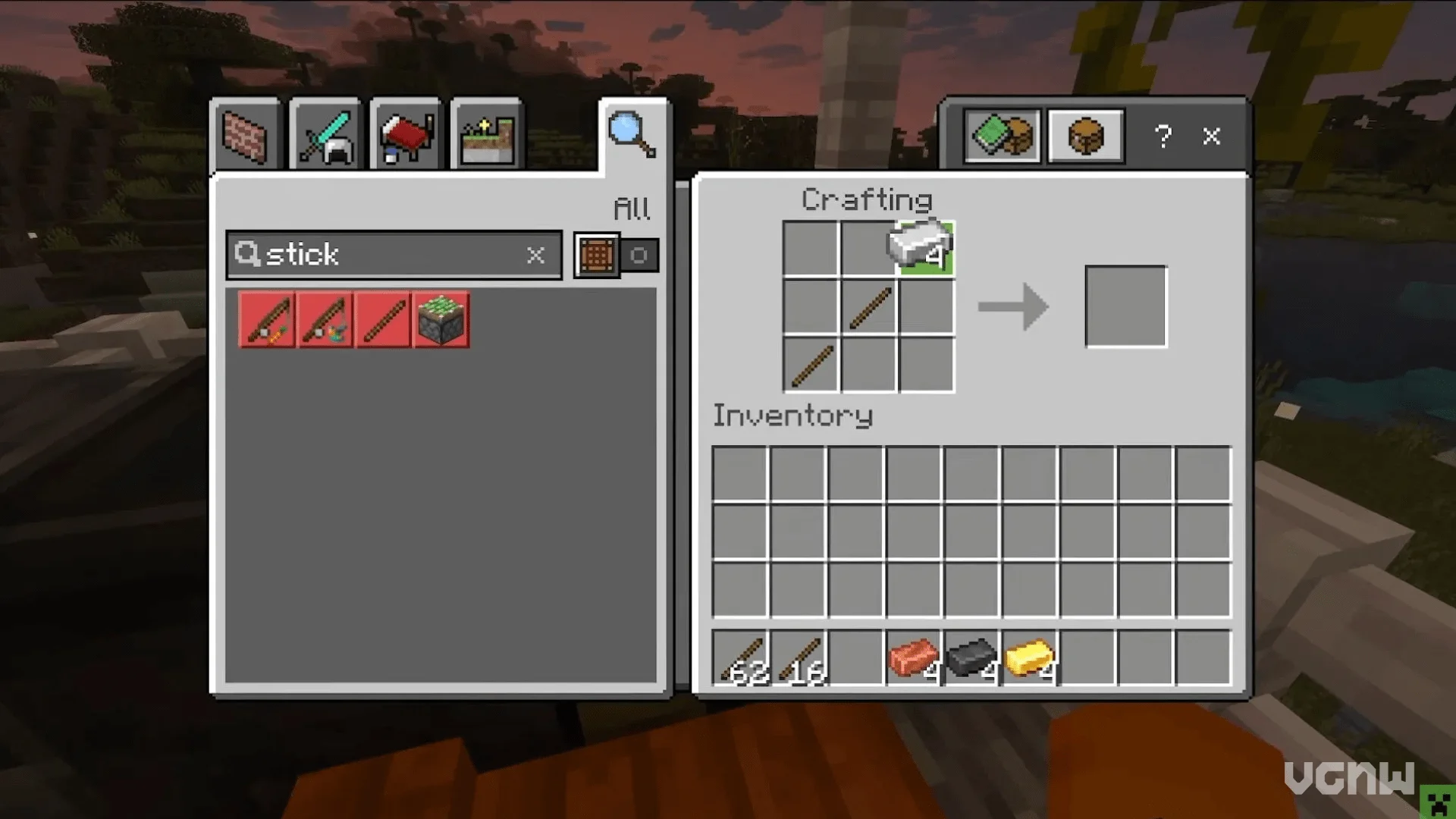Viewport: 1456px width, 819px height.
Task: Switch to the Nature grass block tab
Action: (x=486, y=136)
